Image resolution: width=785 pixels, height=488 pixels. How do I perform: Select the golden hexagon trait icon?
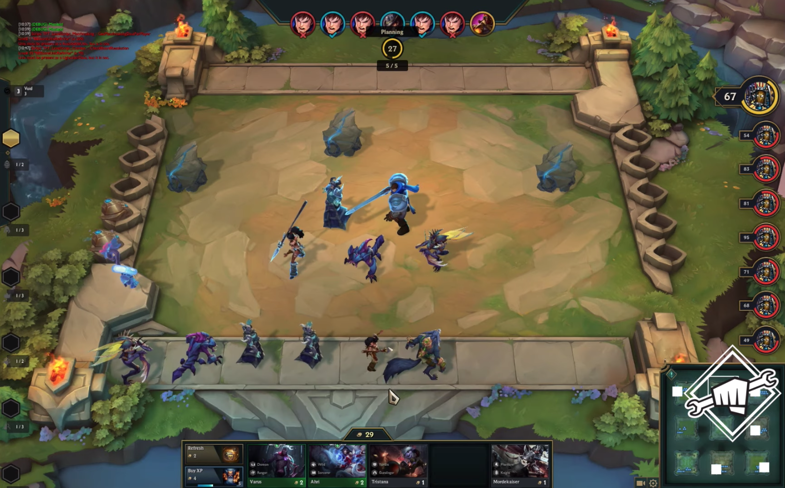(11, 139)
